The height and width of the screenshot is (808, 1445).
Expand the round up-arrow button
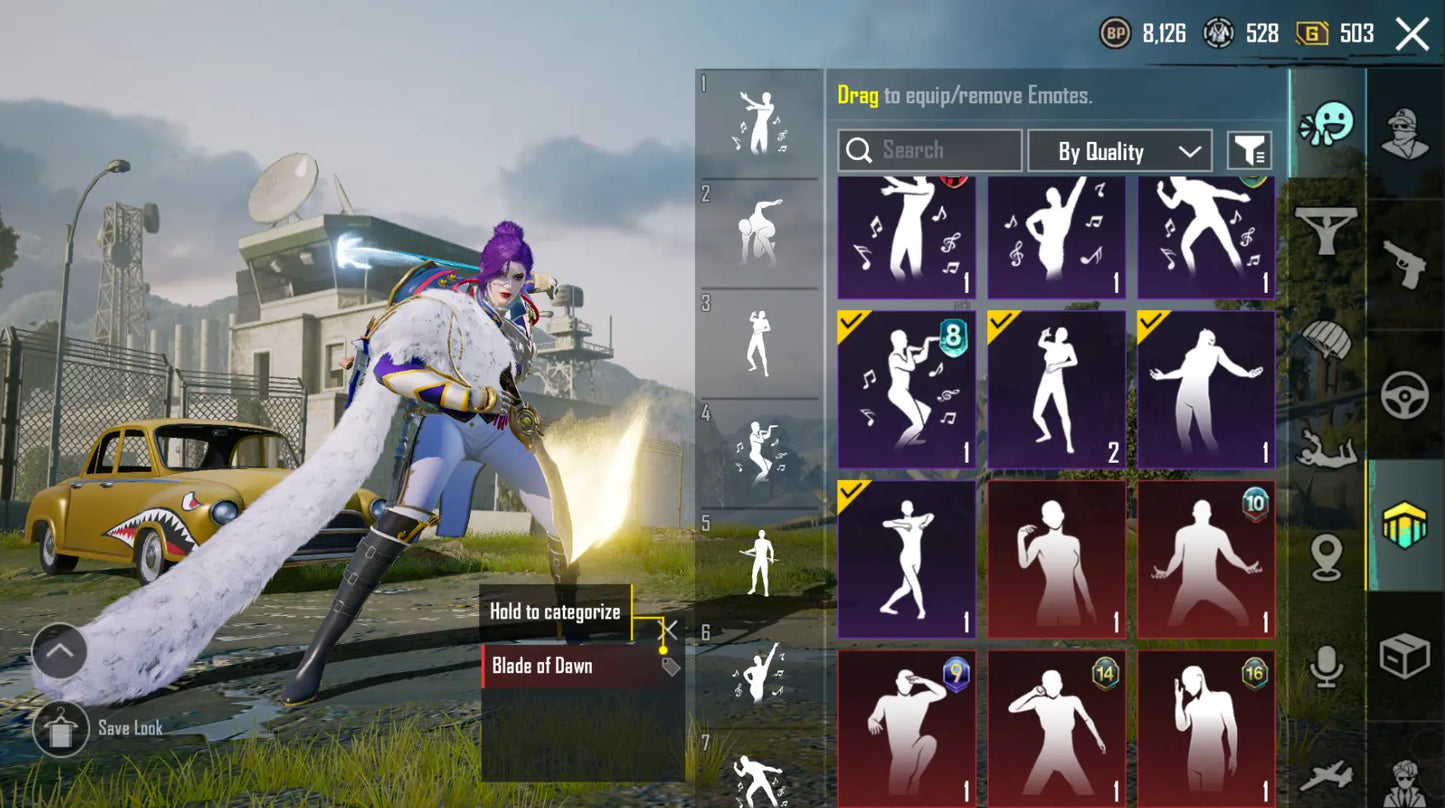point(59,652)
